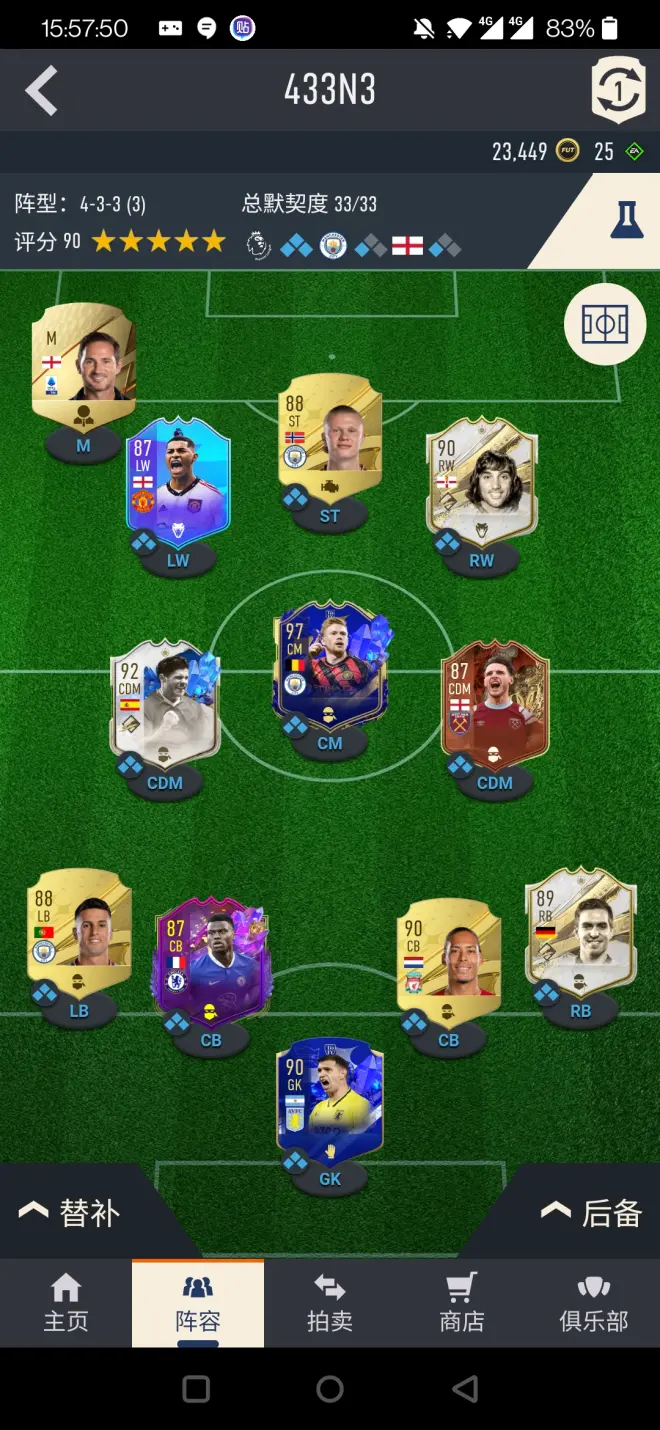Go back using the top-left arrow
The height and width of the screenshot is (1430, 660).
point(41,91)
